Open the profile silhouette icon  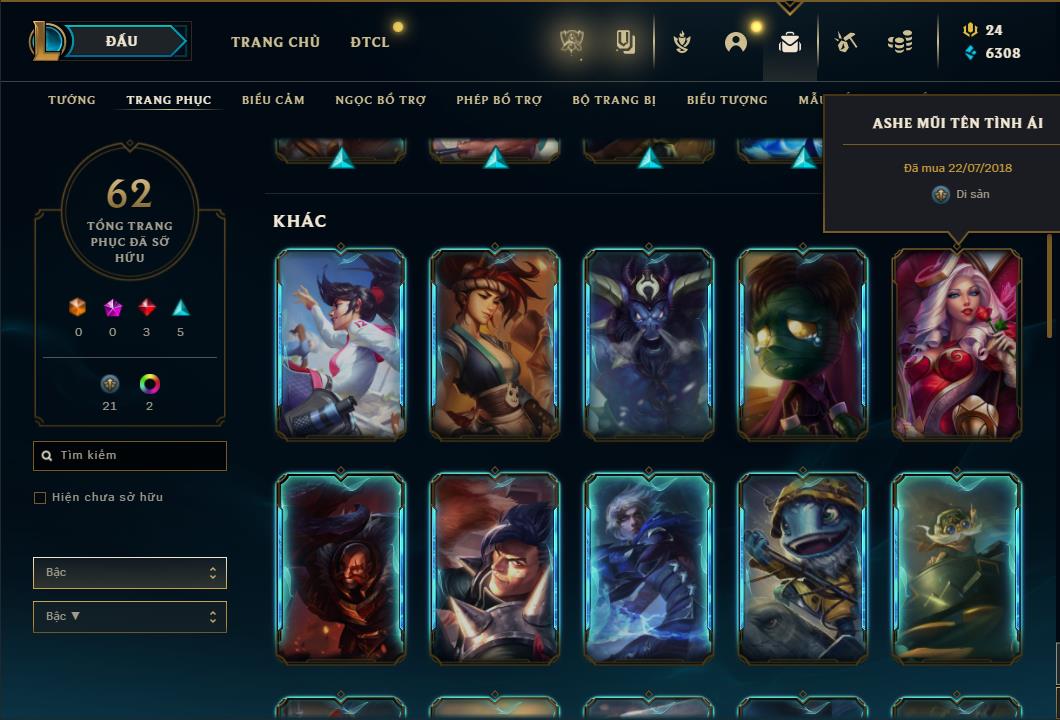tap(736, 42)
